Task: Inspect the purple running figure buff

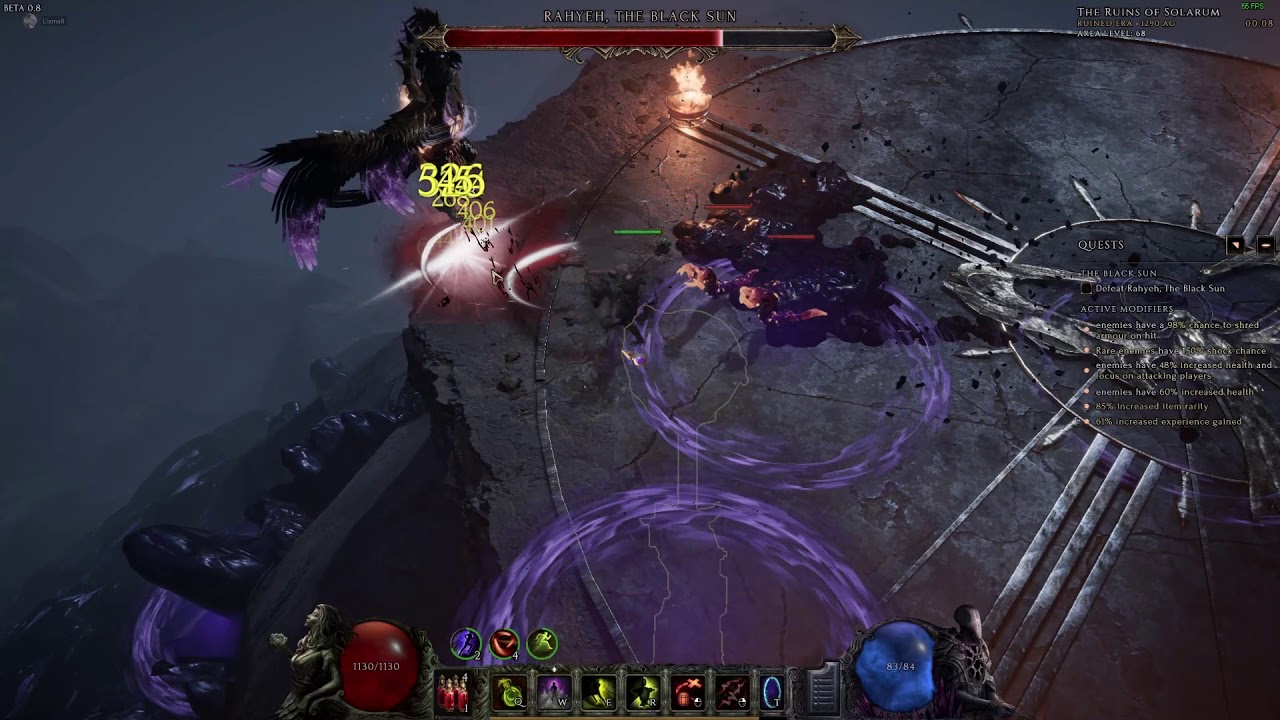Action: 465,643
